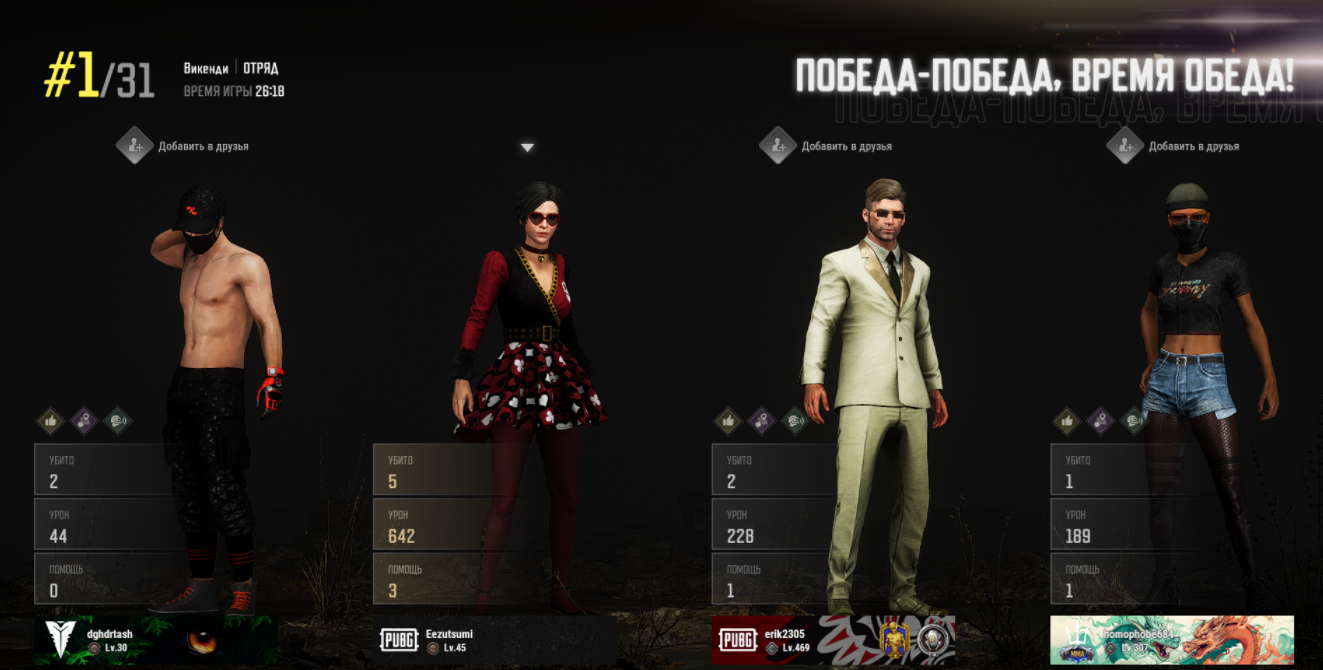Add the dragon-banner player as a friend

pyautogui.click(x=1125, y=146)
